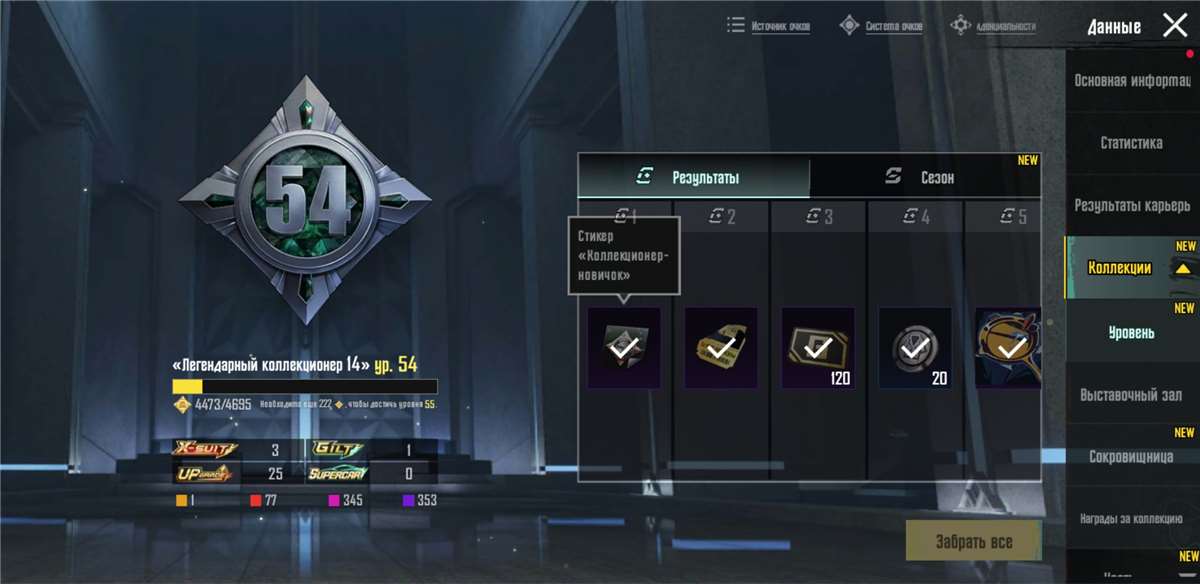Screen dimensions: 1200x584
Task: Switch to the Сезон tab
Action: click(x=924, y=177)
